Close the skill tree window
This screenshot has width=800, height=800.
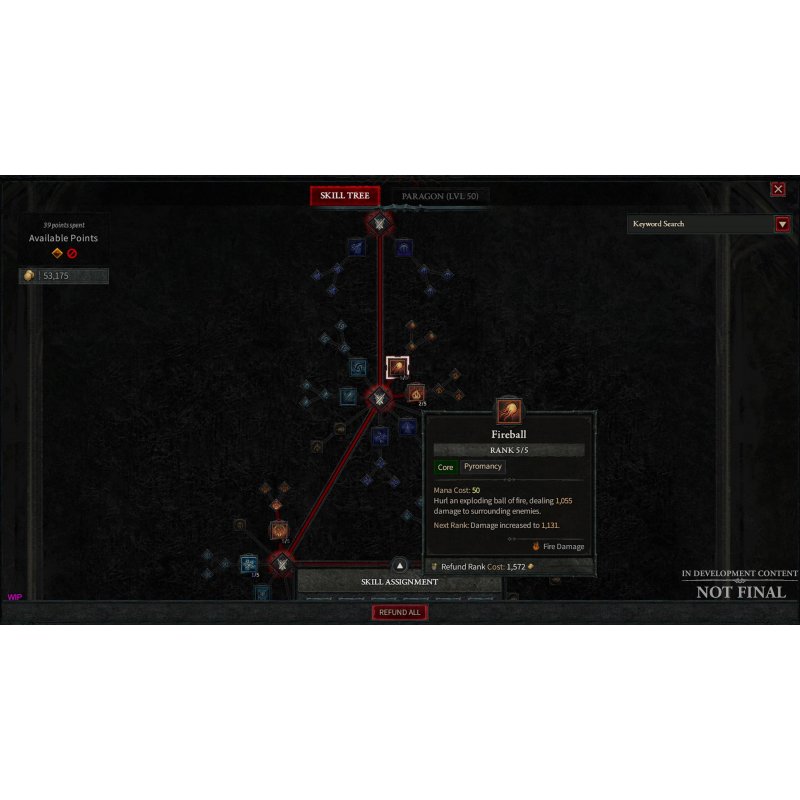click(778, 189)
